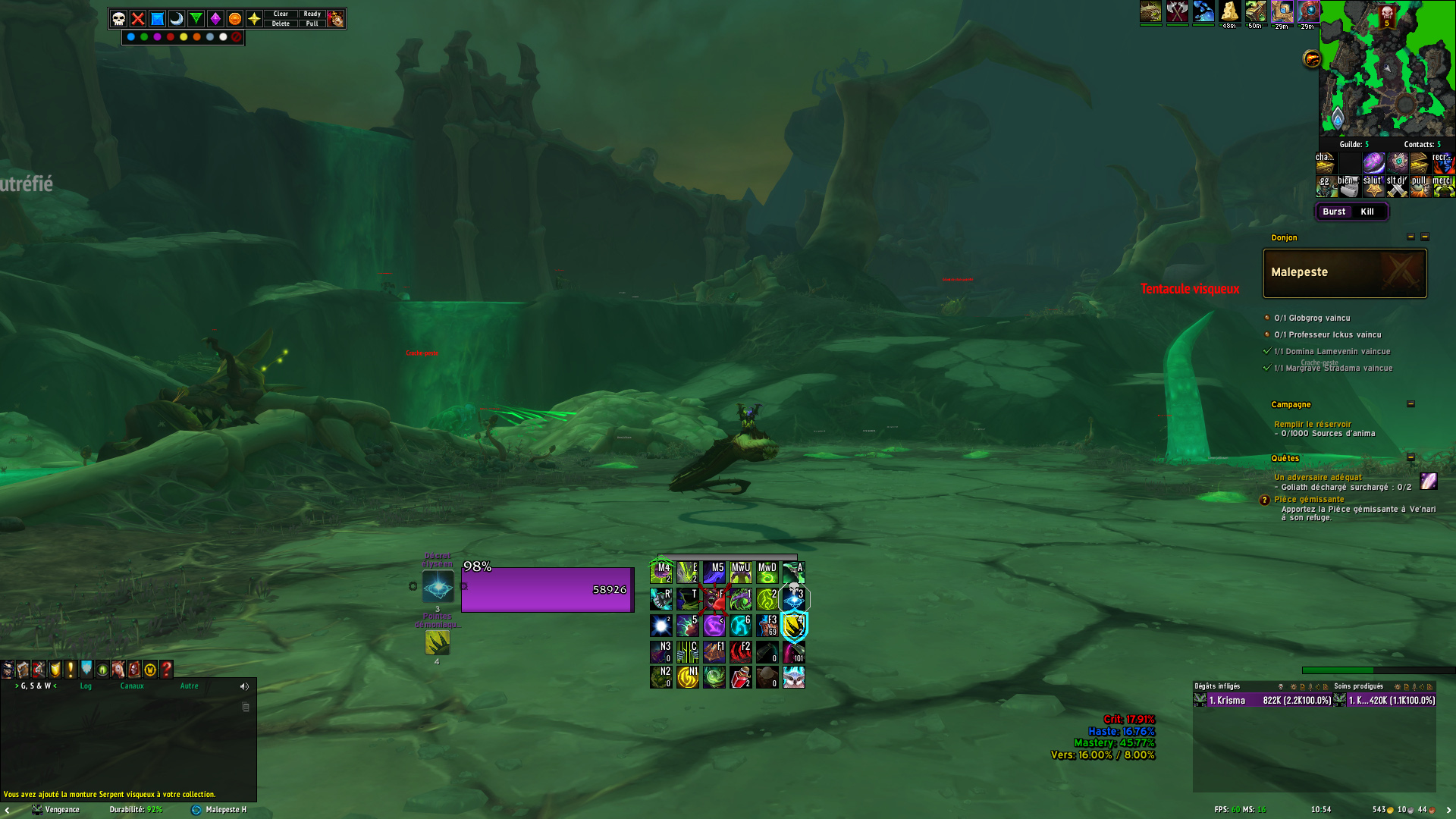The image size is (1456, 819).
Task: Select the Pièce gémissante quest entry
Action: point(1309,499)
